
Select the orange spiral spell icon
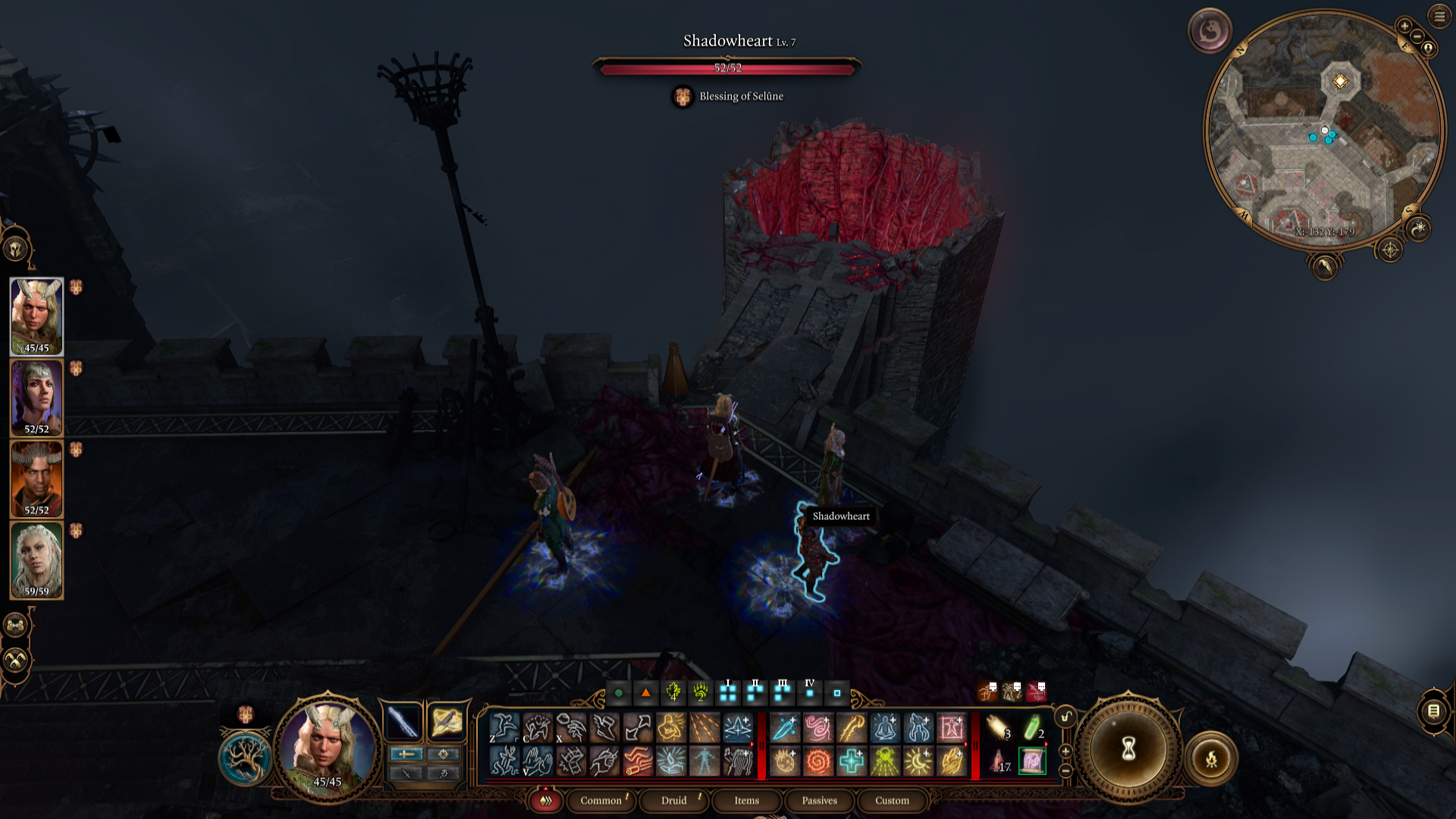tap(818, 761)
